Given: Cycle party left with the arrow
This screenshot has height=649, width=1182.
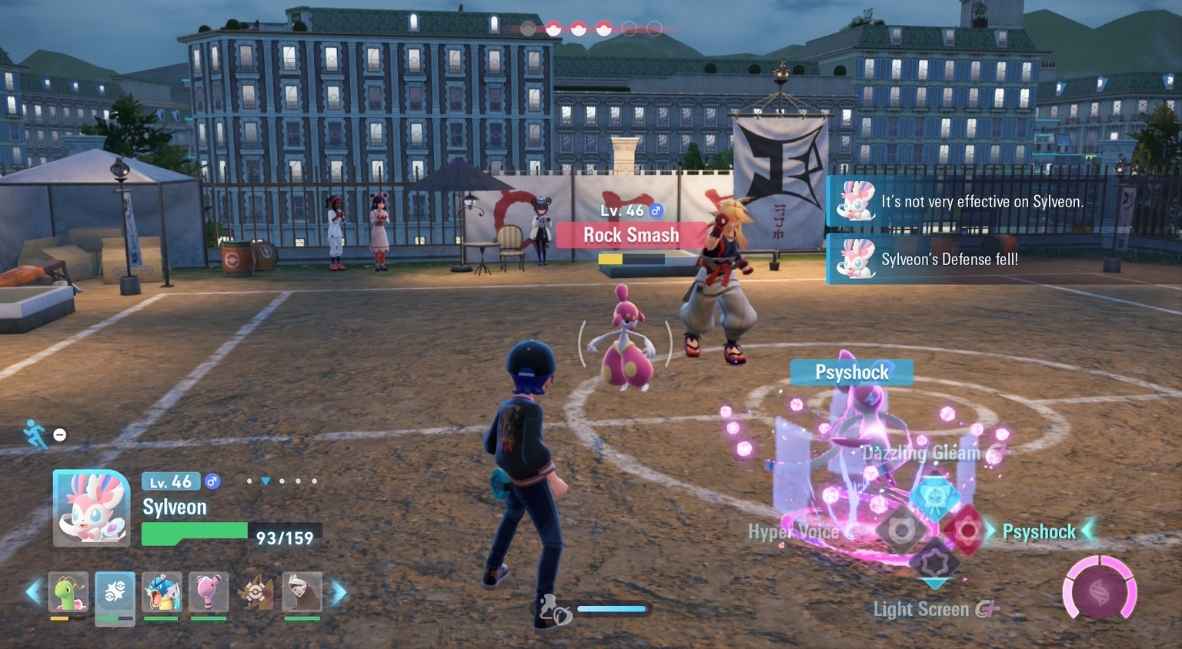Looking at the screenshot, I should 33,592.
